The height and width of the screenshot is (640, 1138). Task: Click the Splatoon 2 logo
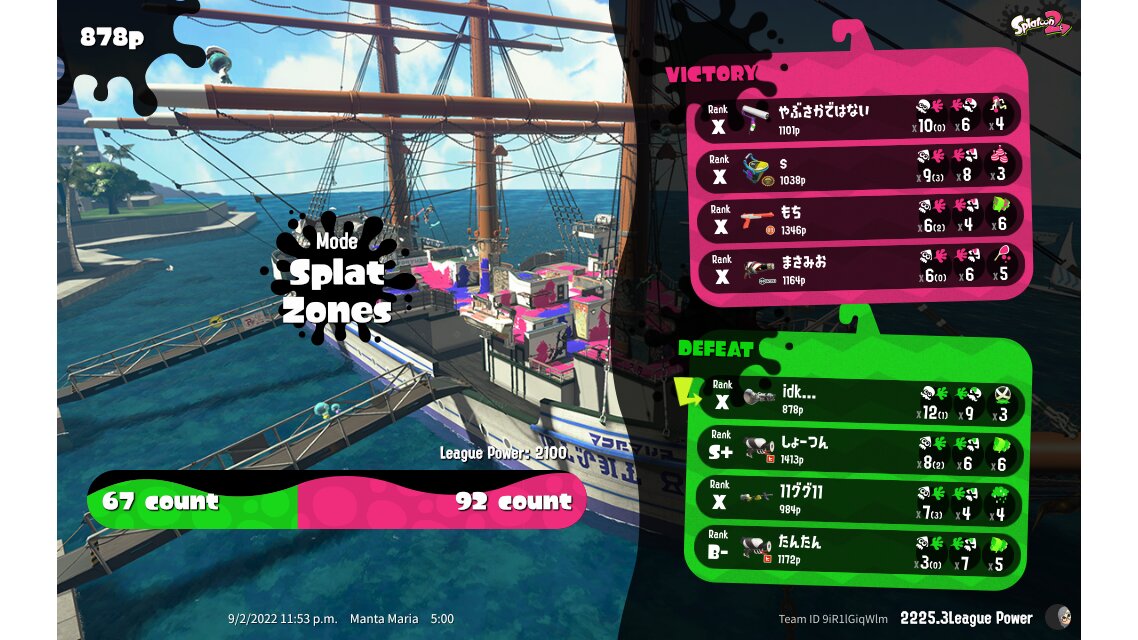pyautogui.click(x=1041, y=23)
